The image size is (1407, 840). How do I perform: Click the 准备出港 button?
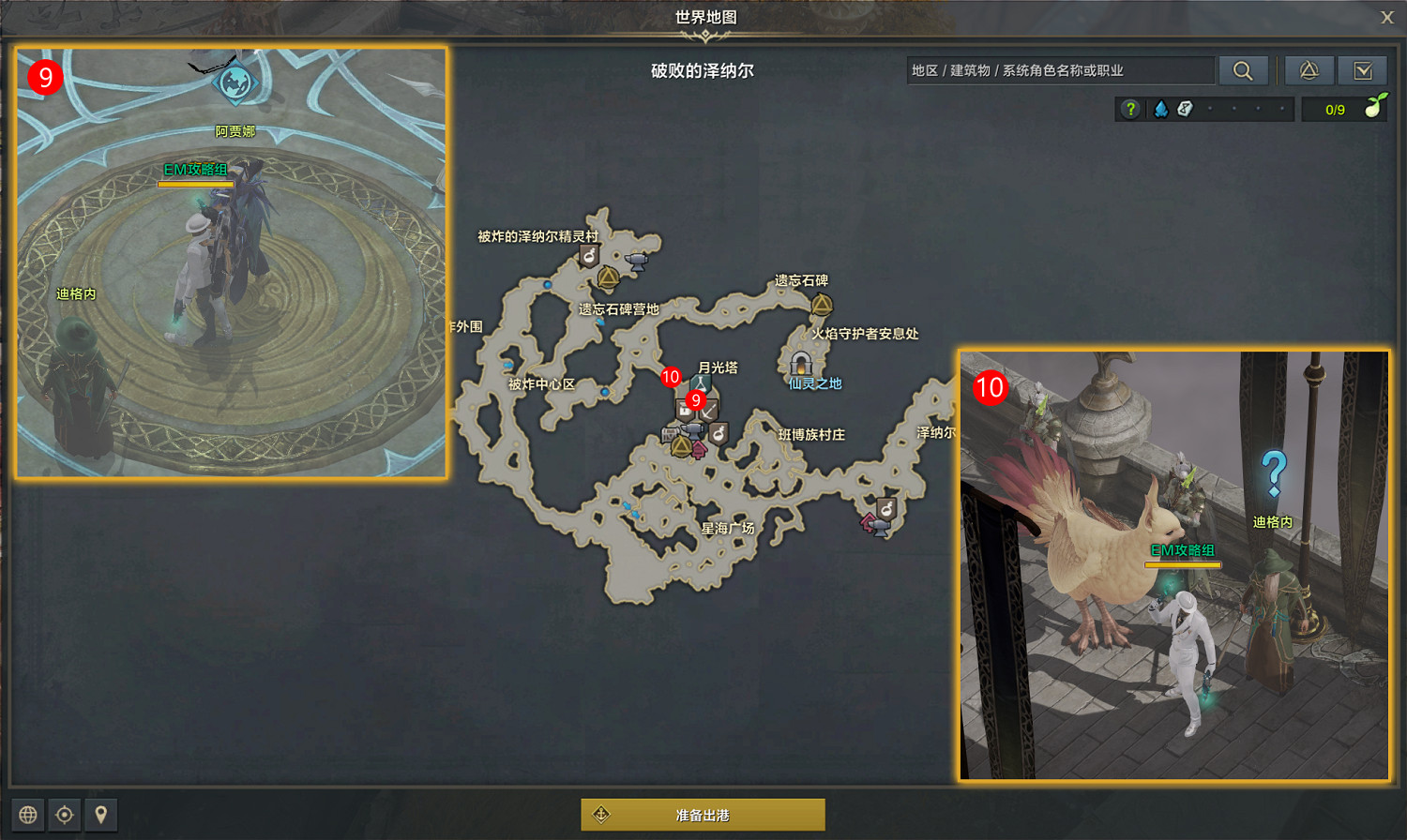point(703,814)
